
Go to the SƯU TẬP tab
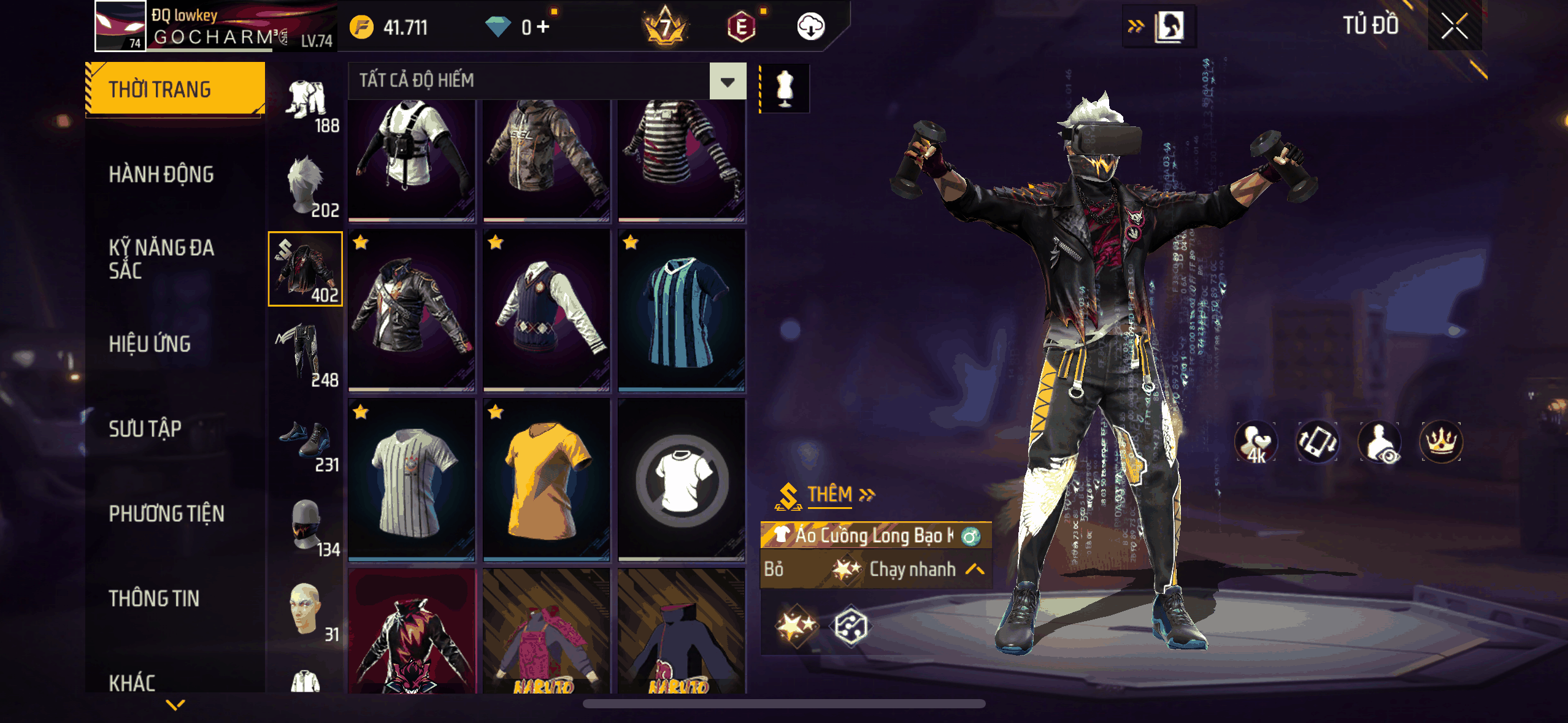point(145,429)
